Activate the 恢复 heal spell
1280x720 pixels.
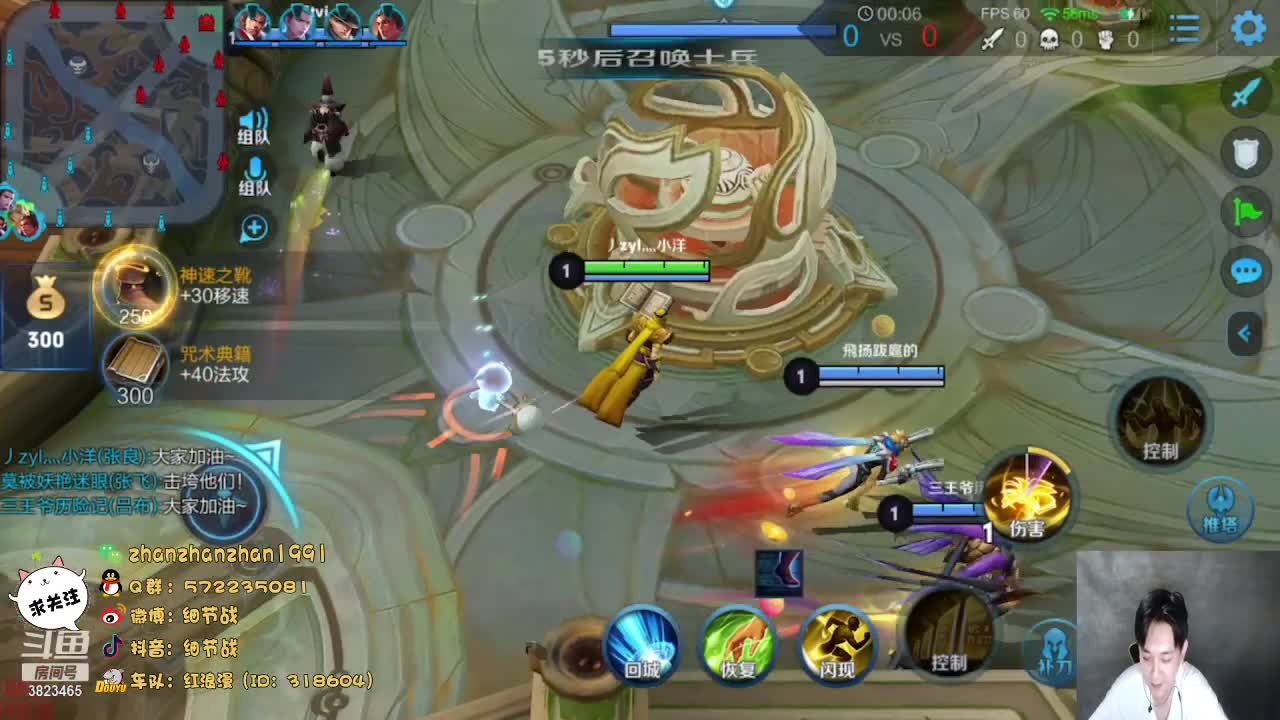point(738,643)
